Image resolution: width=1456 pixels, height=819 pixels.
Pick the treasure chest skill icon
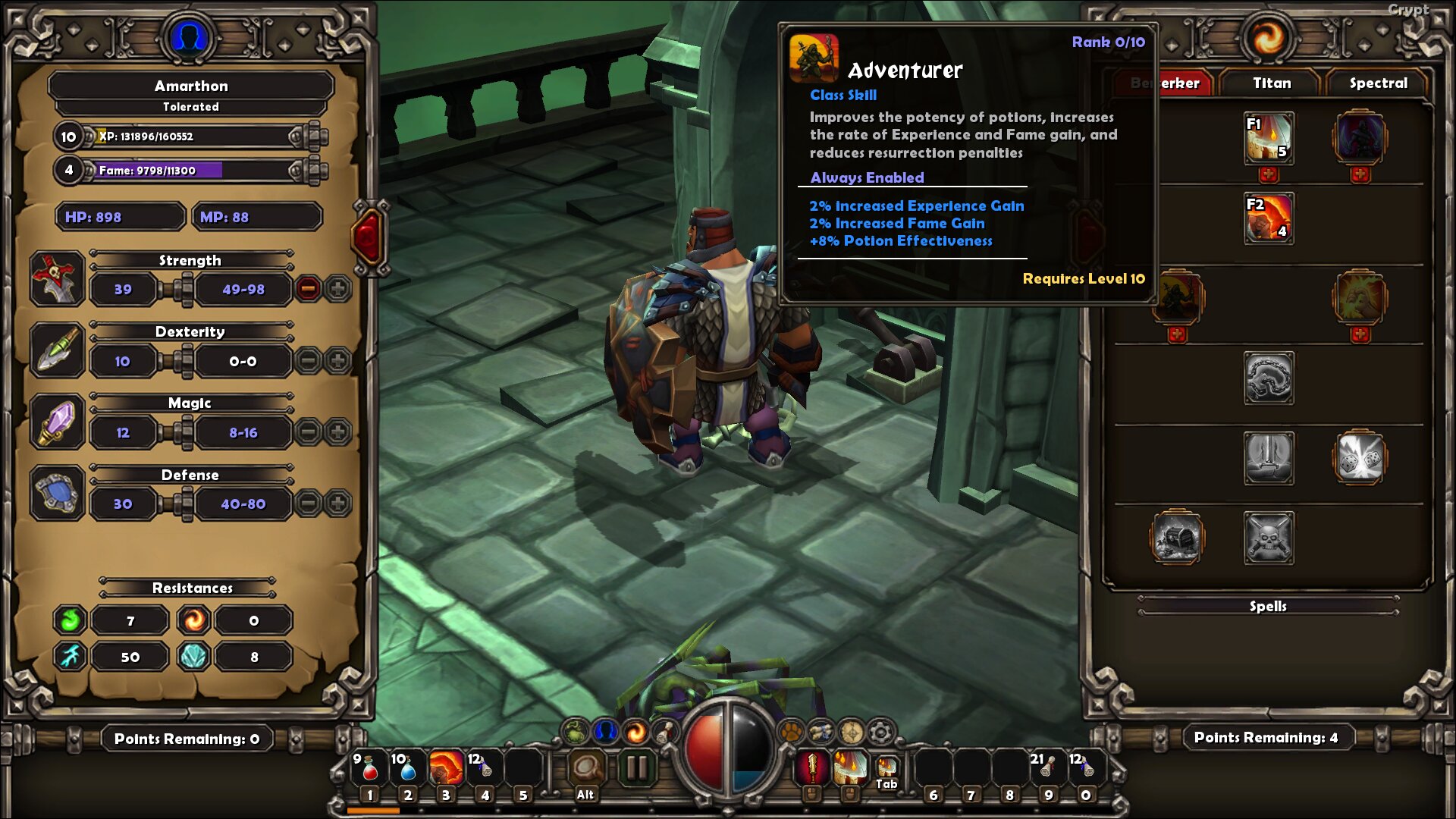(x=1177, y=538)
